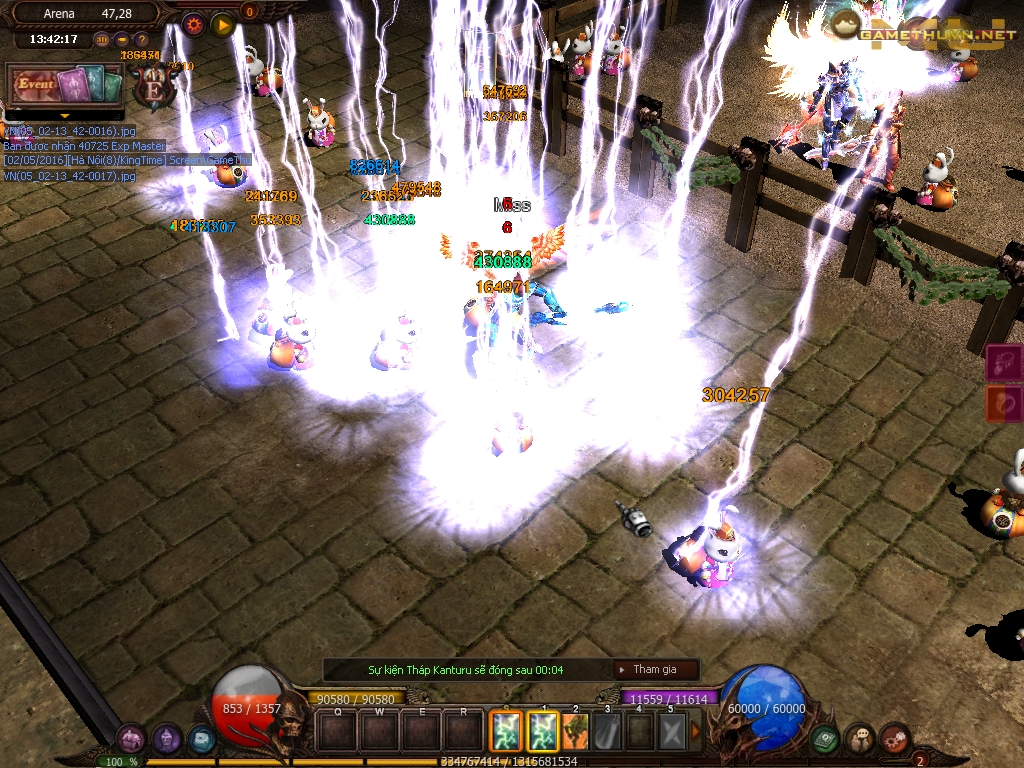Toggle the 3D view button
The height and width of the screenshot is (768, 1024).
[102, 39]
